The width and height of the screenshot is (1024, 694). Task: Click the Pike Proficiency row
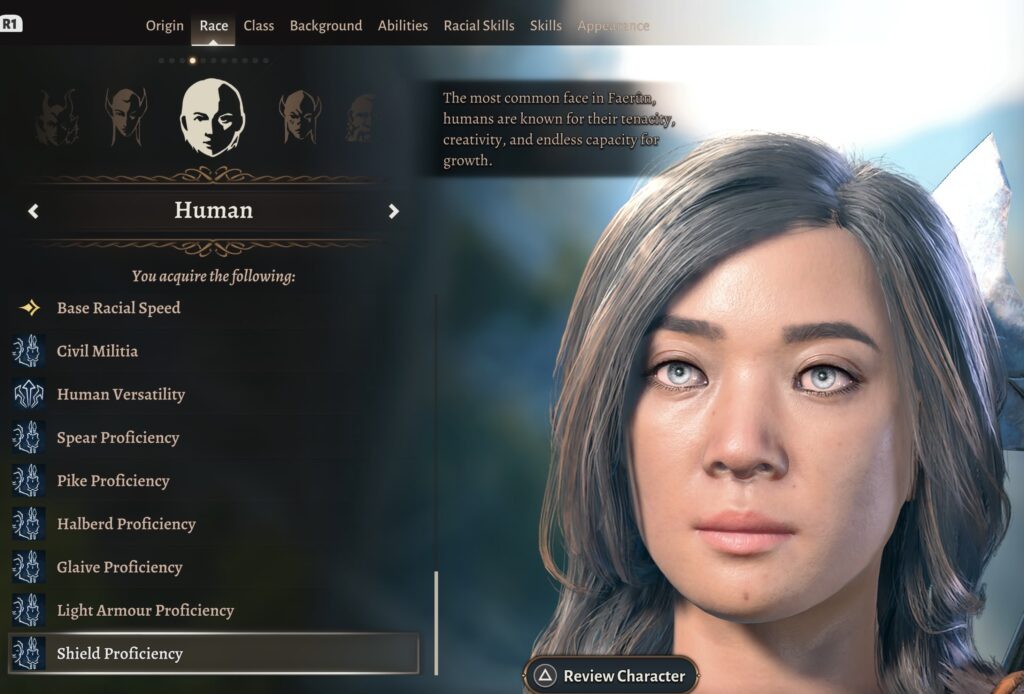[113, 480]
